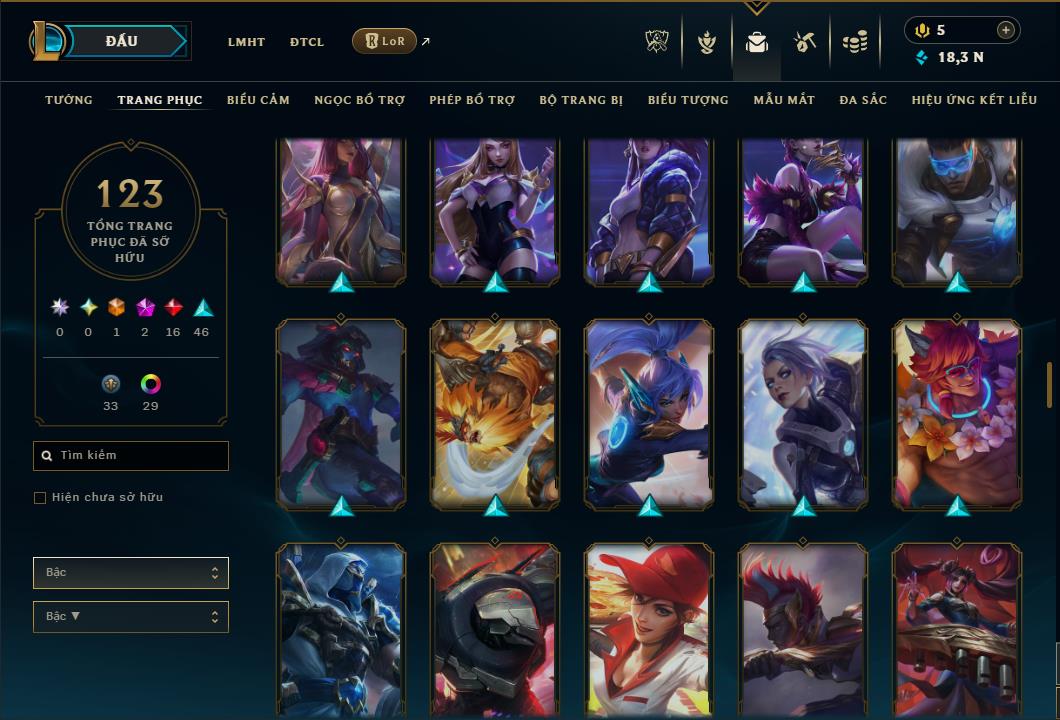The image size is (1060, 720).
Task: Launch the LoR link button
Action: click(385, 41)
